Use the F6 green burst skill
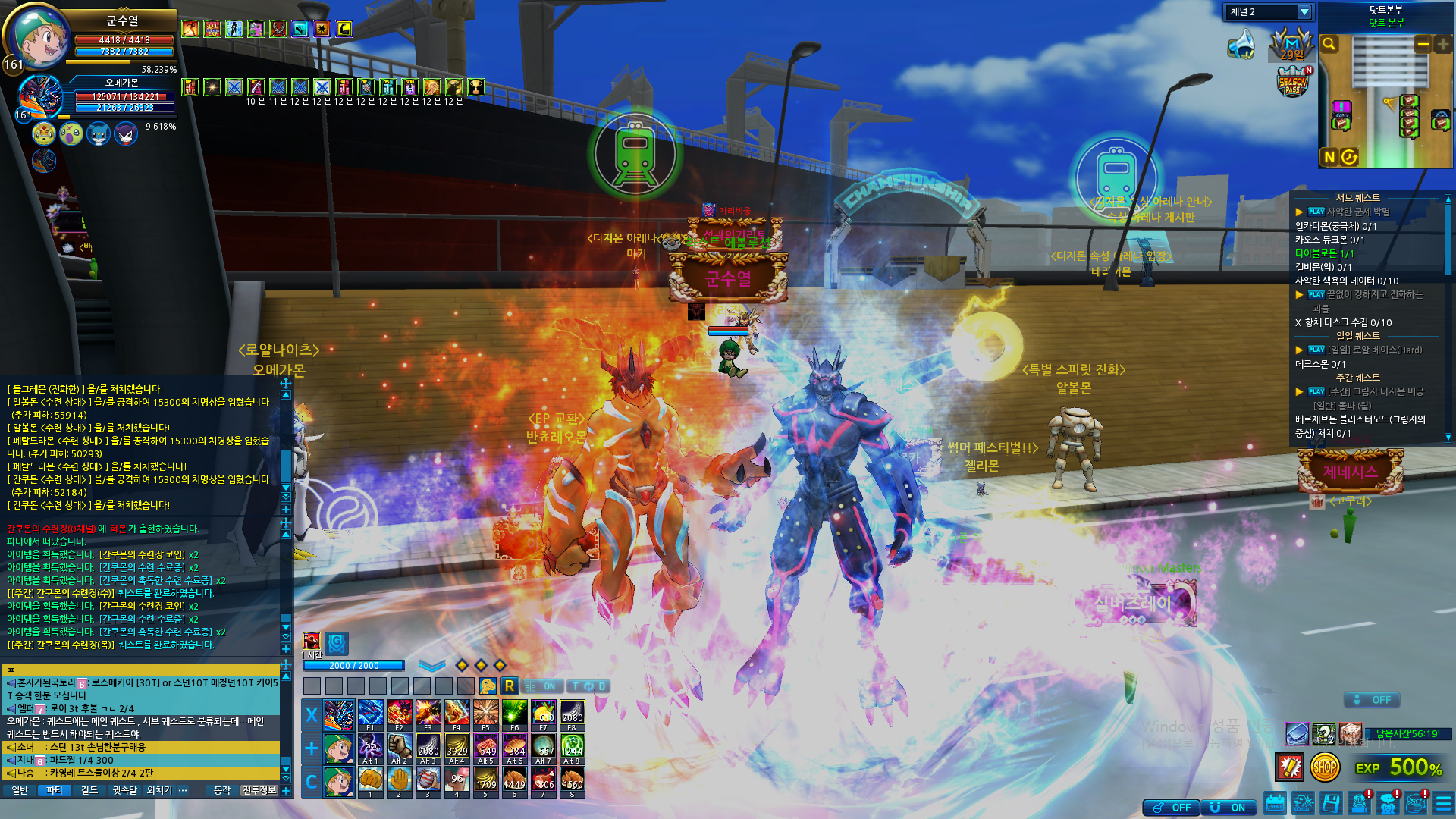This screenshot has width=1456, height=819. tap(514, 714)
